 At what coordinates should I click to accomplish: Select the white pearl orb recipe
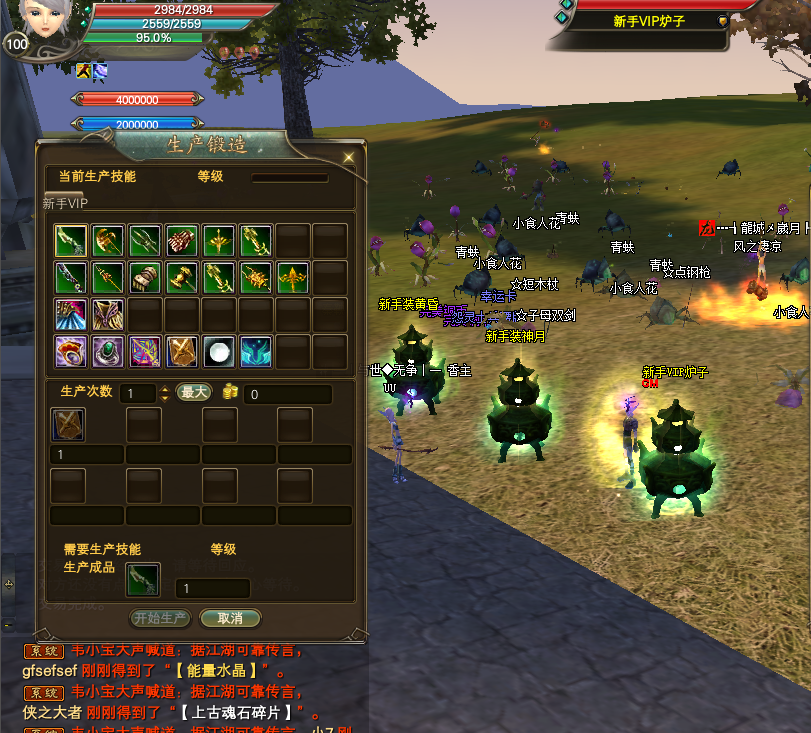tap(219, 351)
